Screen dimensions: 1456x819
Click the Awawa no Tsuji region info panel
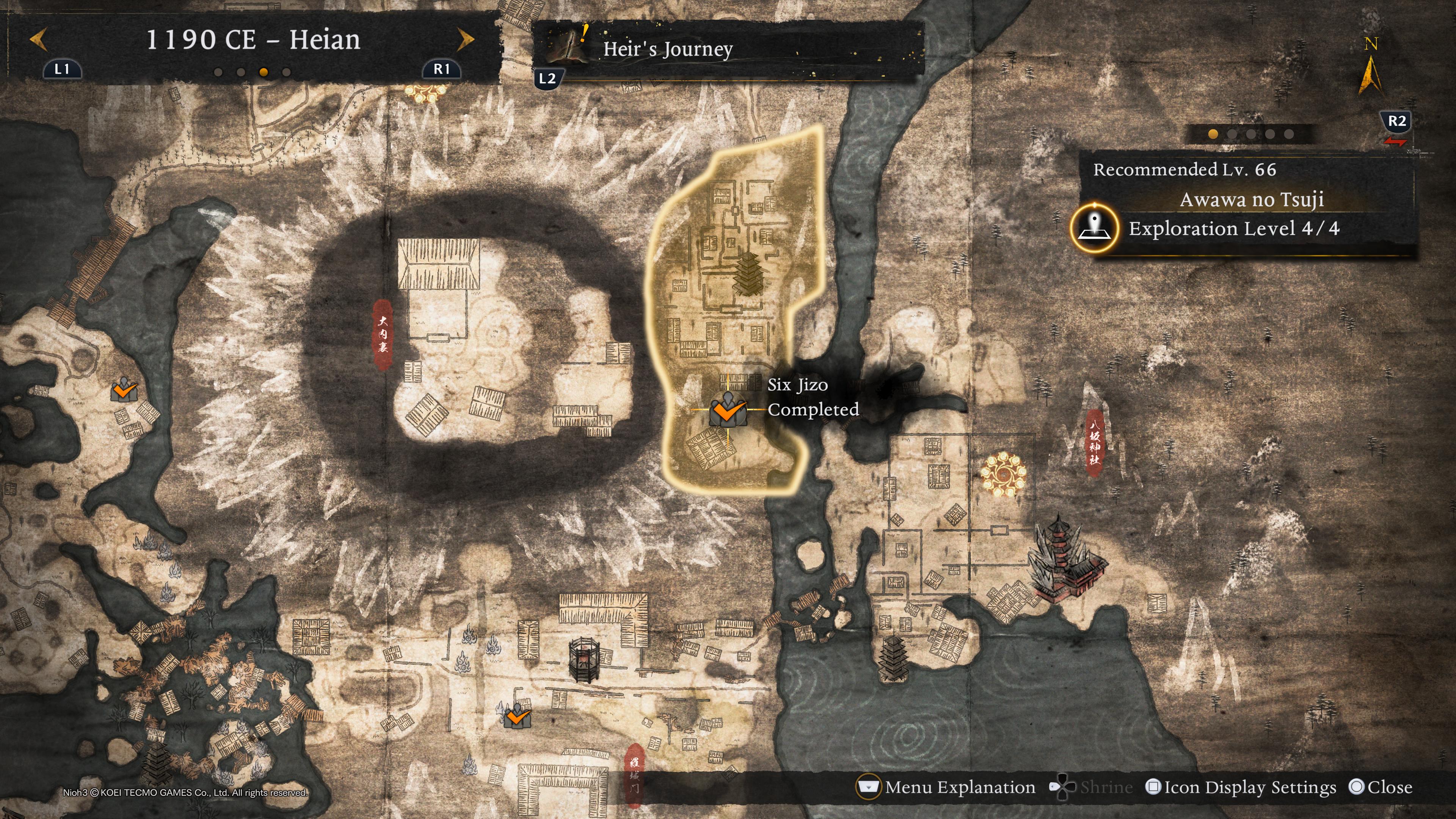[x=1251, y=199]
